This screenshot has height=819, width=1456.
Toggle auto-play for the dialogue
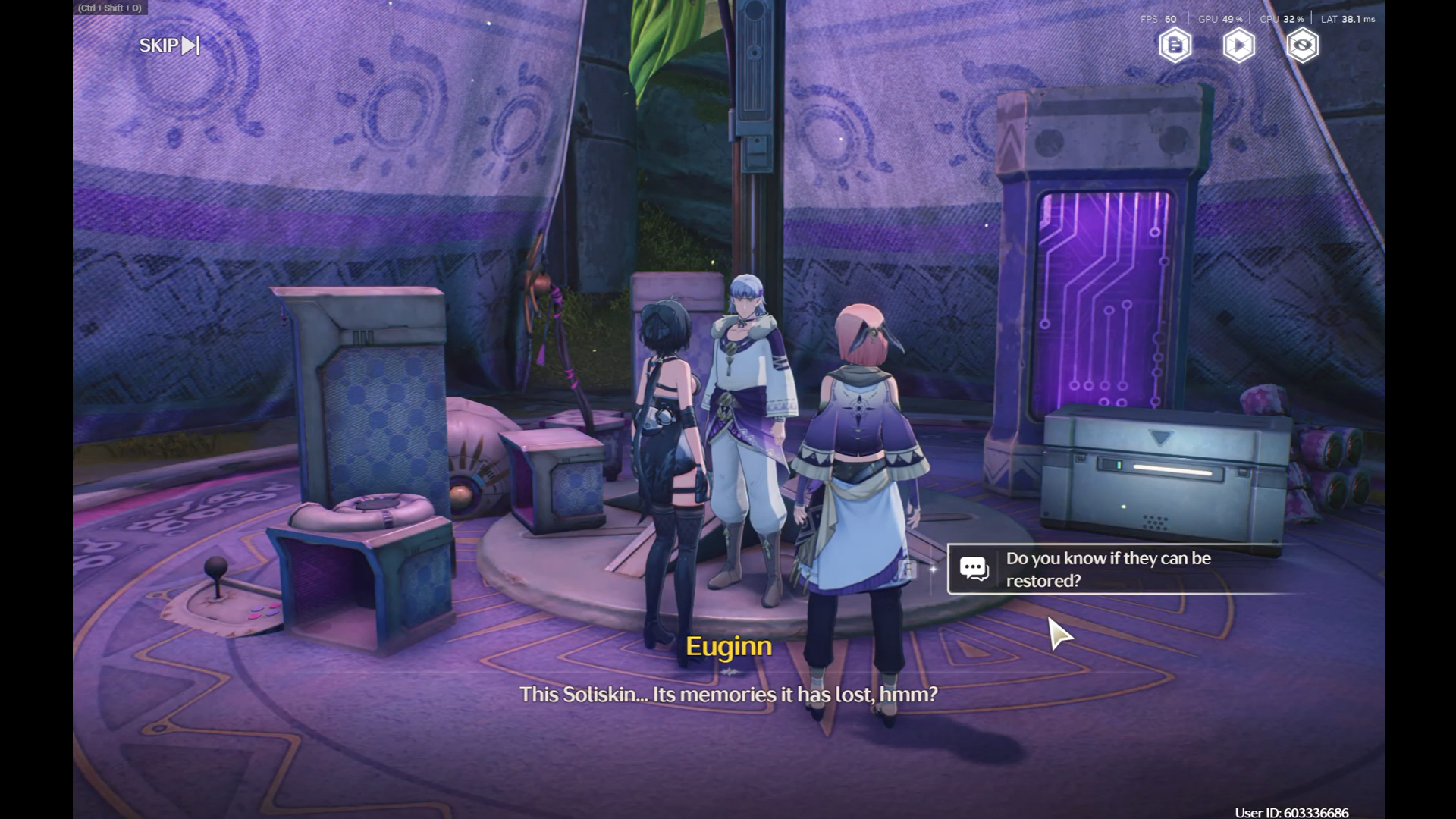(x=1238, y=45)
